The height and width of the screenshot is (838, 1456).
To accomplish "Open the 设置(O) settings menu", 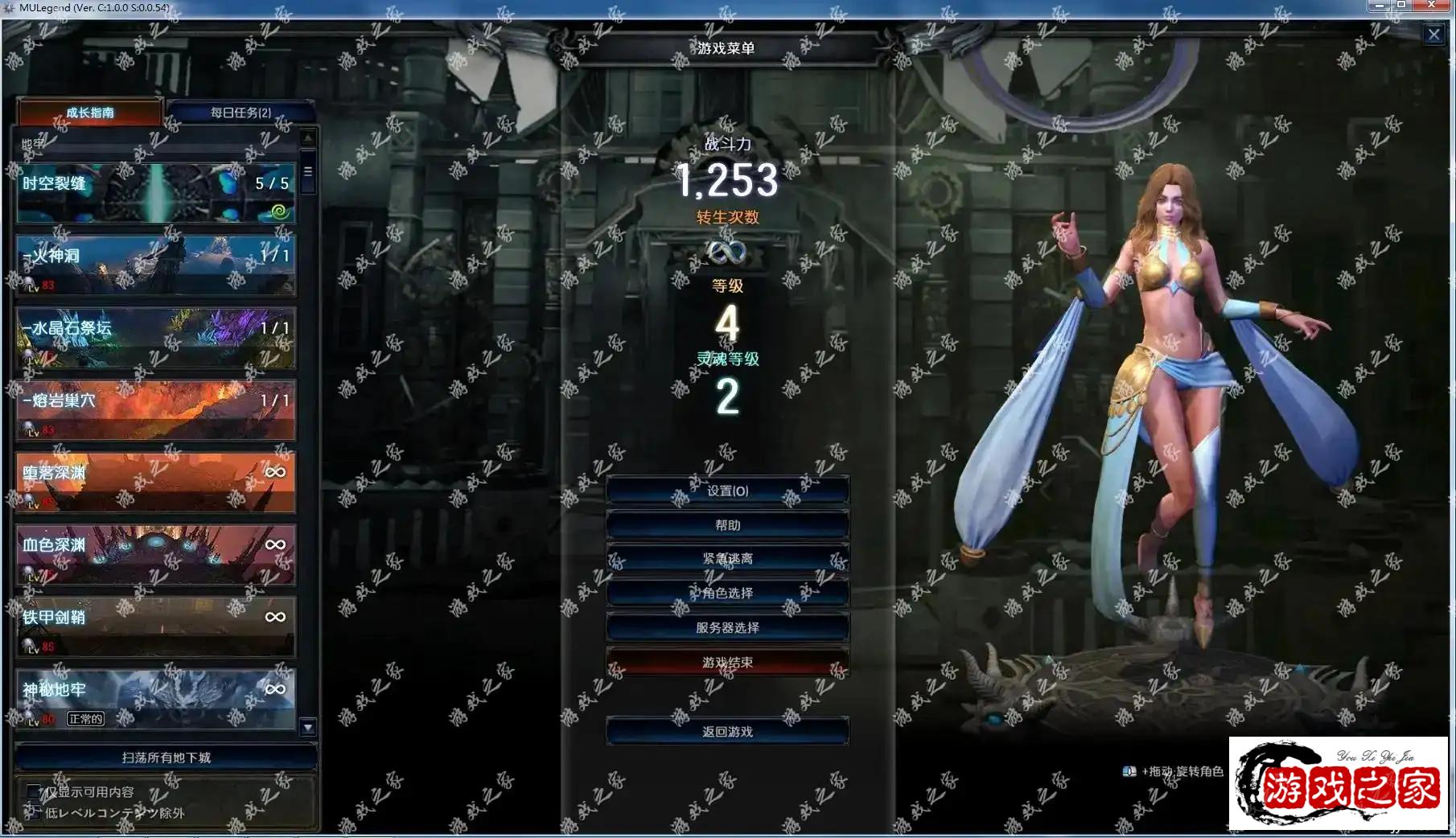I will click(727, 491).
